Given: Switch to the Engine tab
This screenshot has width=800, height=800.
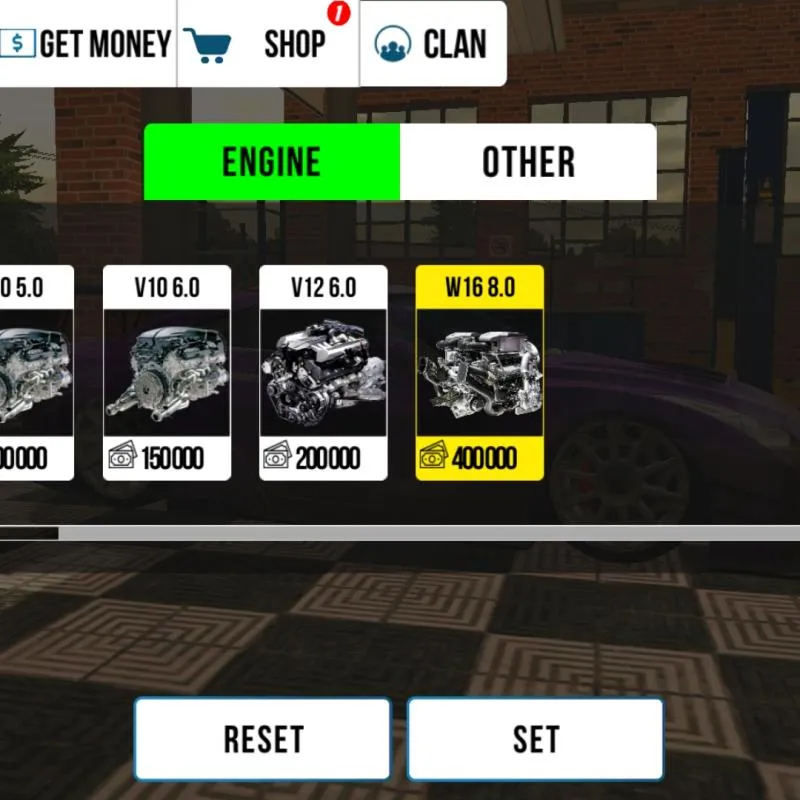Looking at the screenshot, I should coord(272,162).
